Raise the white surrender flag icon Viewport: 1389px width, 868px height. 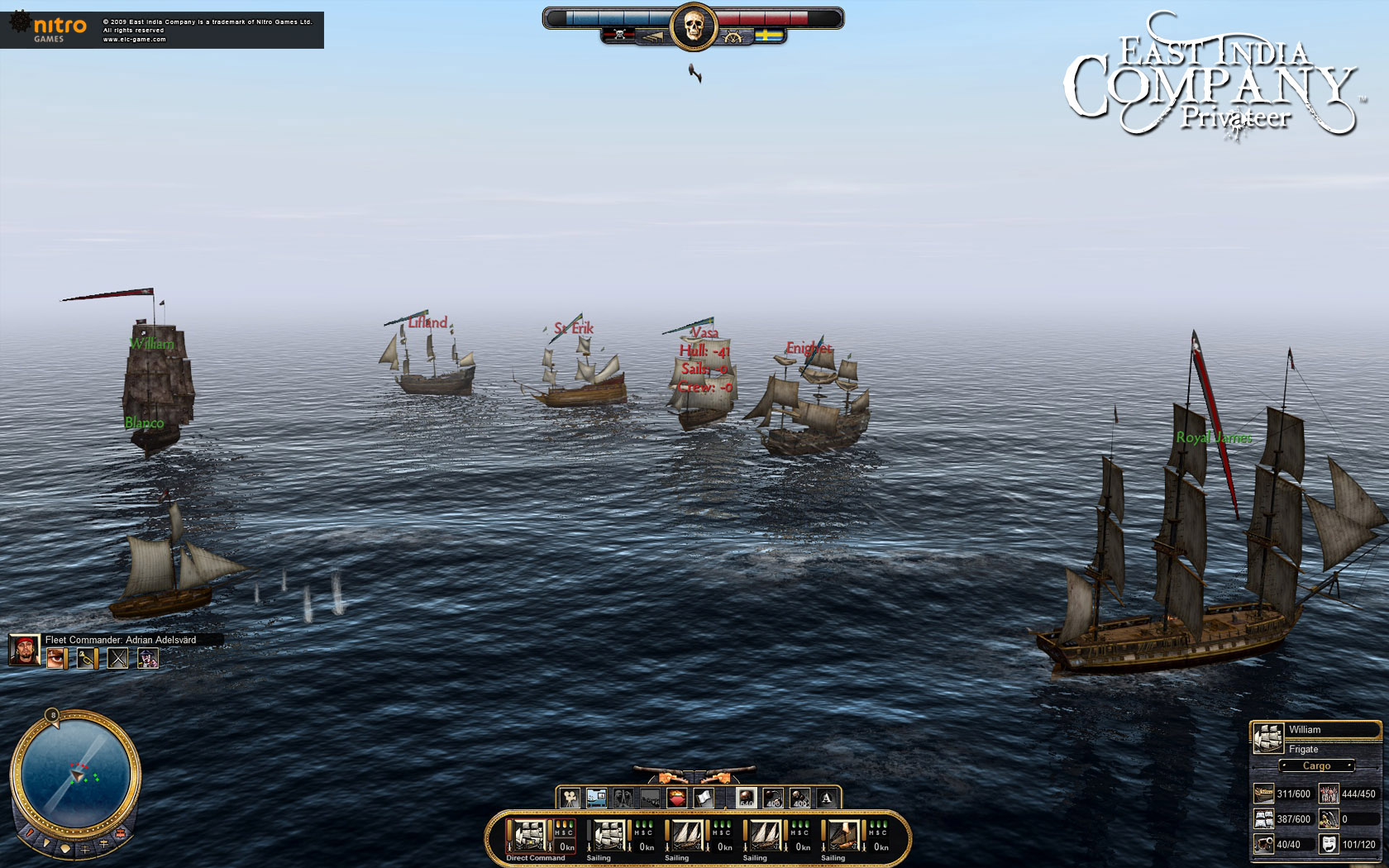point(704,798)
